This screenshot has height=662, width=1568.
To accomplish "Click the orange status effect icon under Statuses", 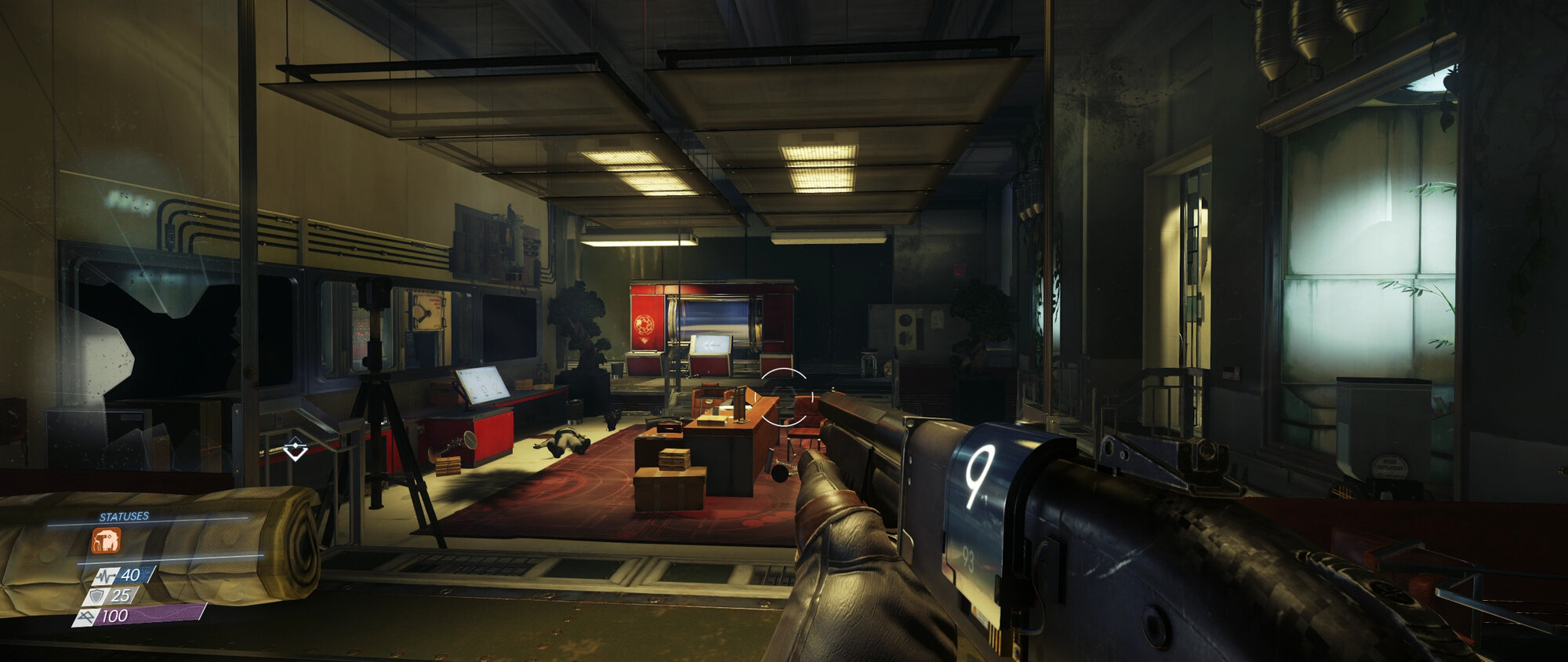I will (106, 540).
